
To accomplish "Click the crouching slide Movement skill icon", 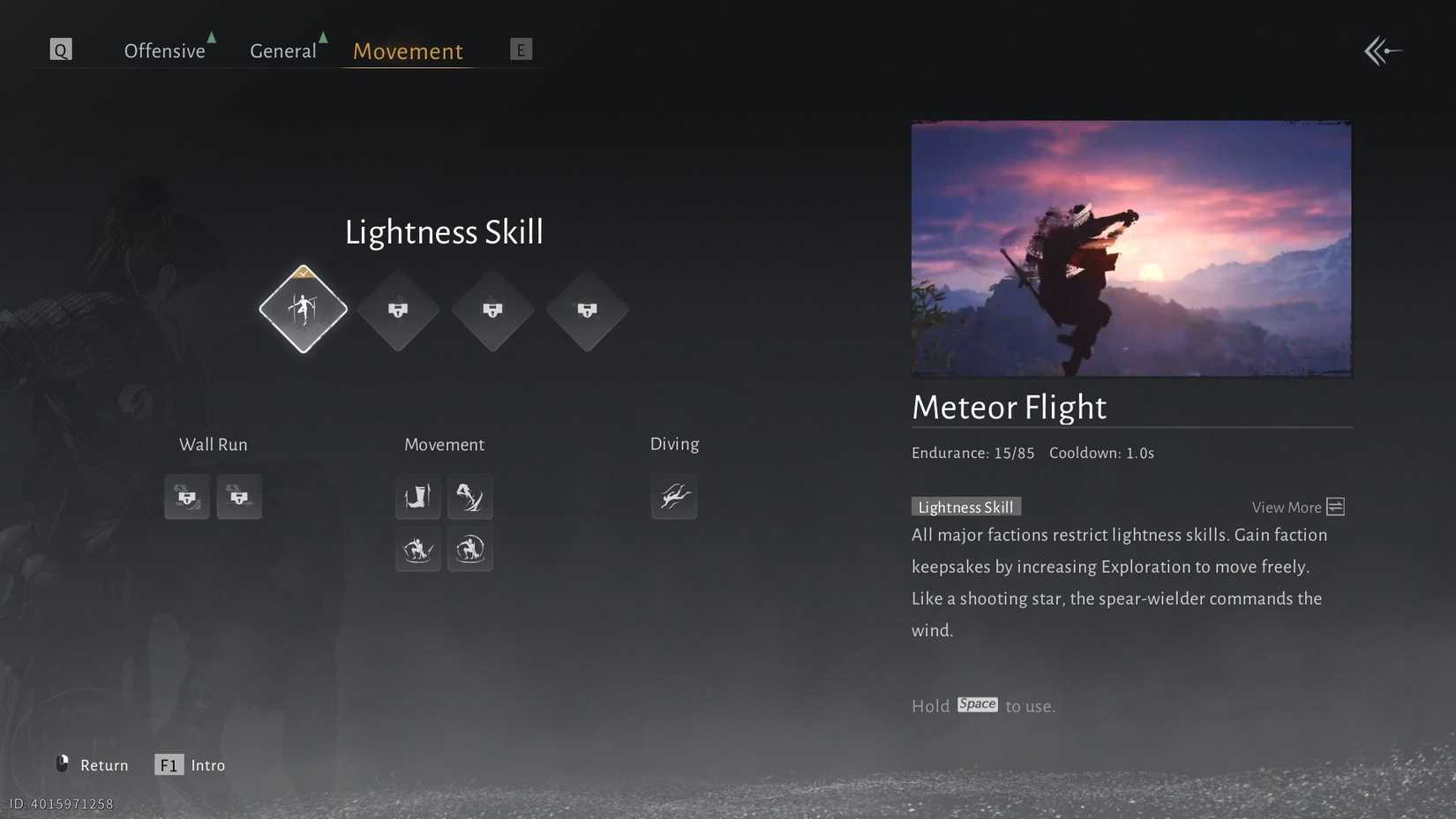I will coord(417,550).
